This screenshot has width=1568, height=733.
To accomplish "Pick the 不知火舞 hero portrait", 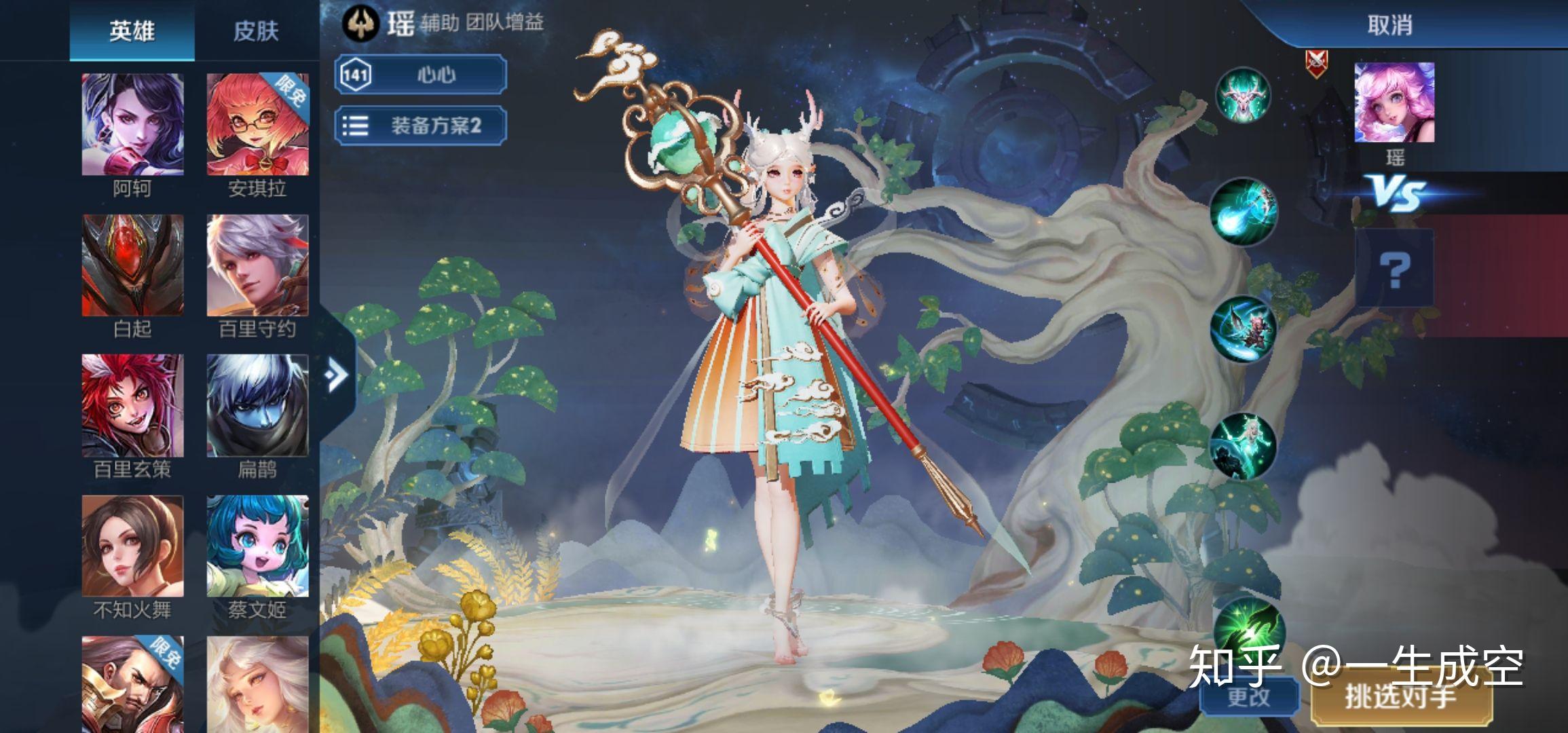I will click(132, 546).
